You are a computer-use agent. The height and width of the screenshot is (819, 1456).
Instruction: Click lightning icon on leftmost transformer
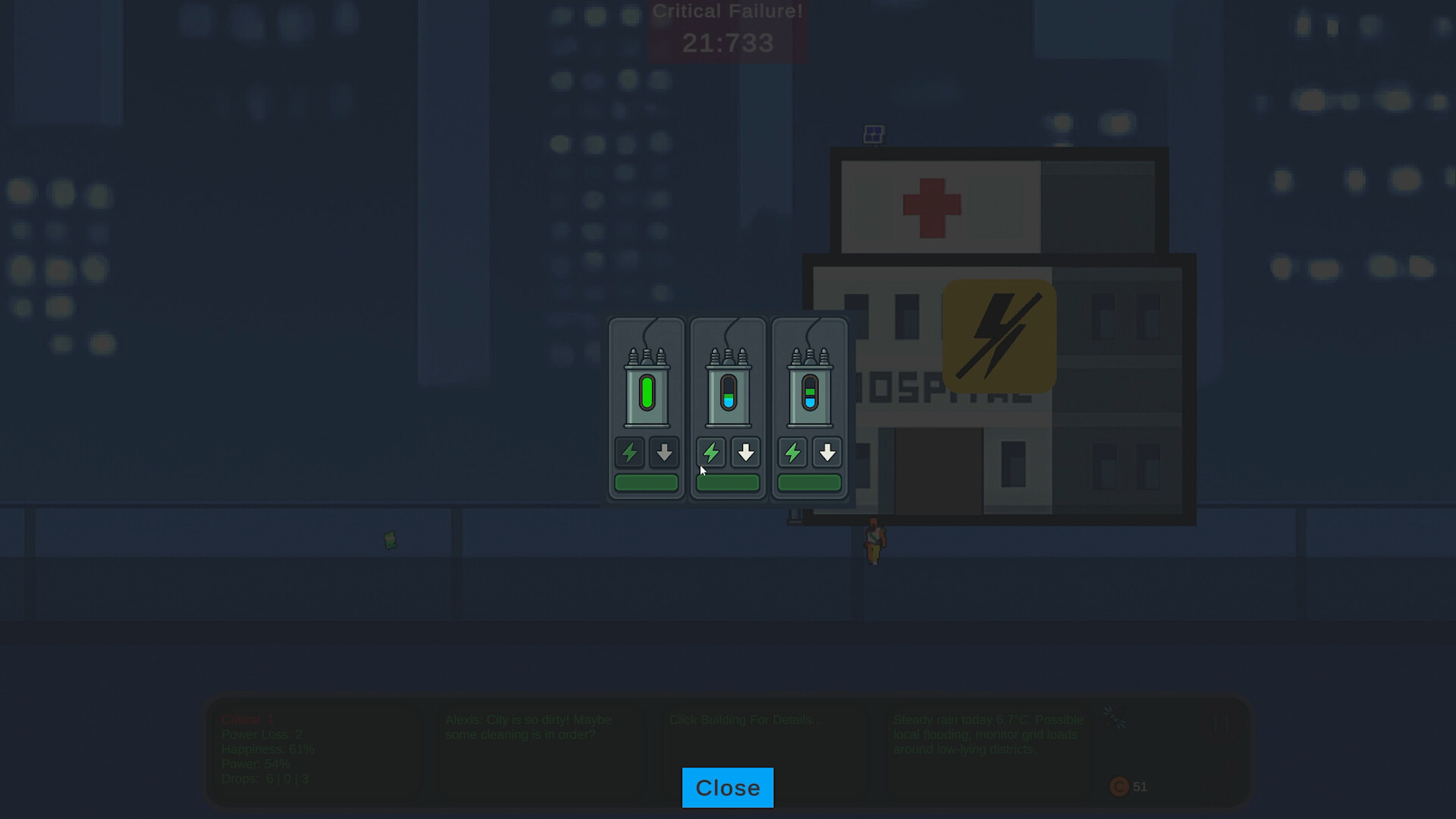[629, 453]
